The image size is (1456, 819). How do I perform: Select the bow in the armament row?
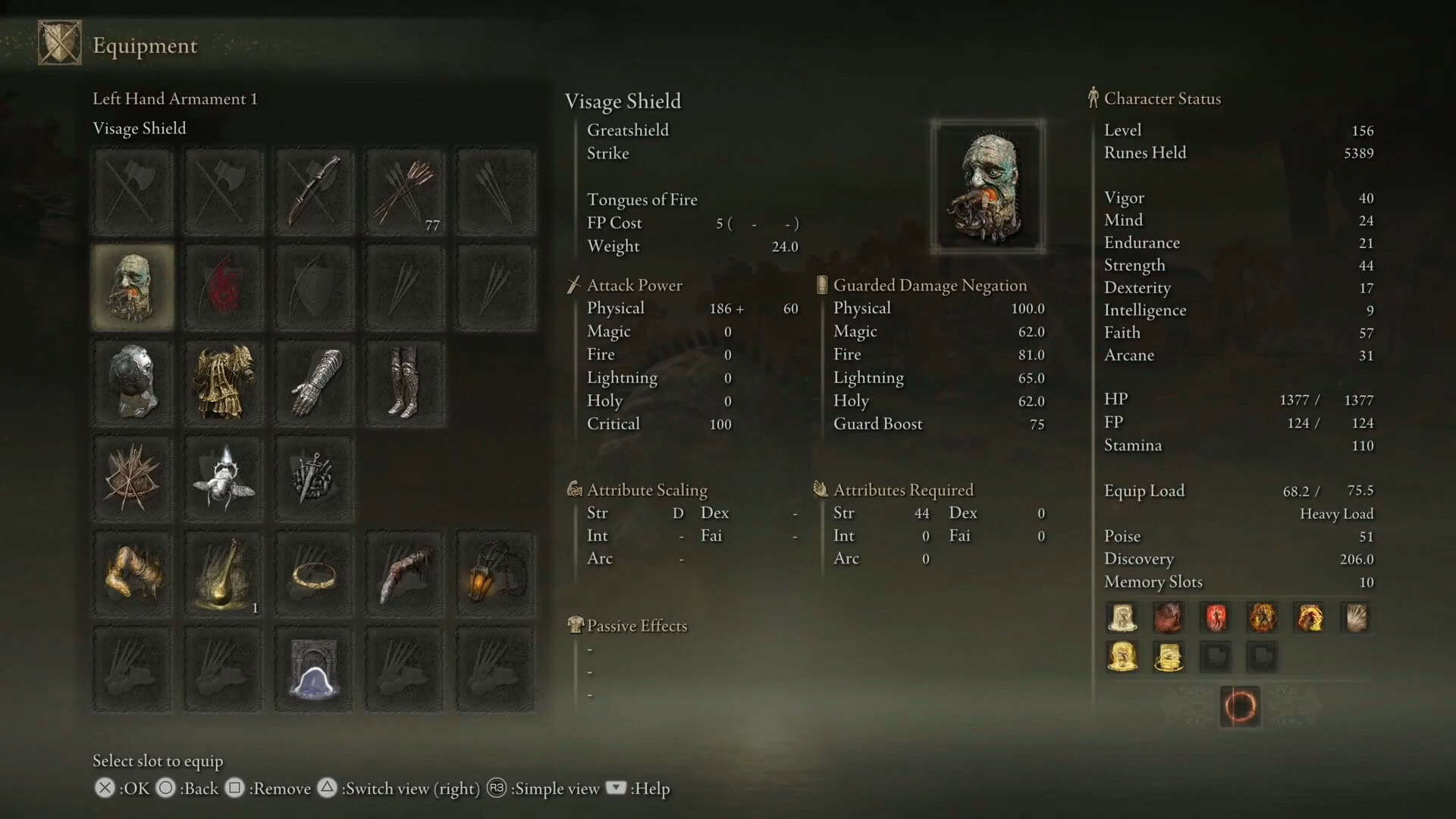click(314, 190)
